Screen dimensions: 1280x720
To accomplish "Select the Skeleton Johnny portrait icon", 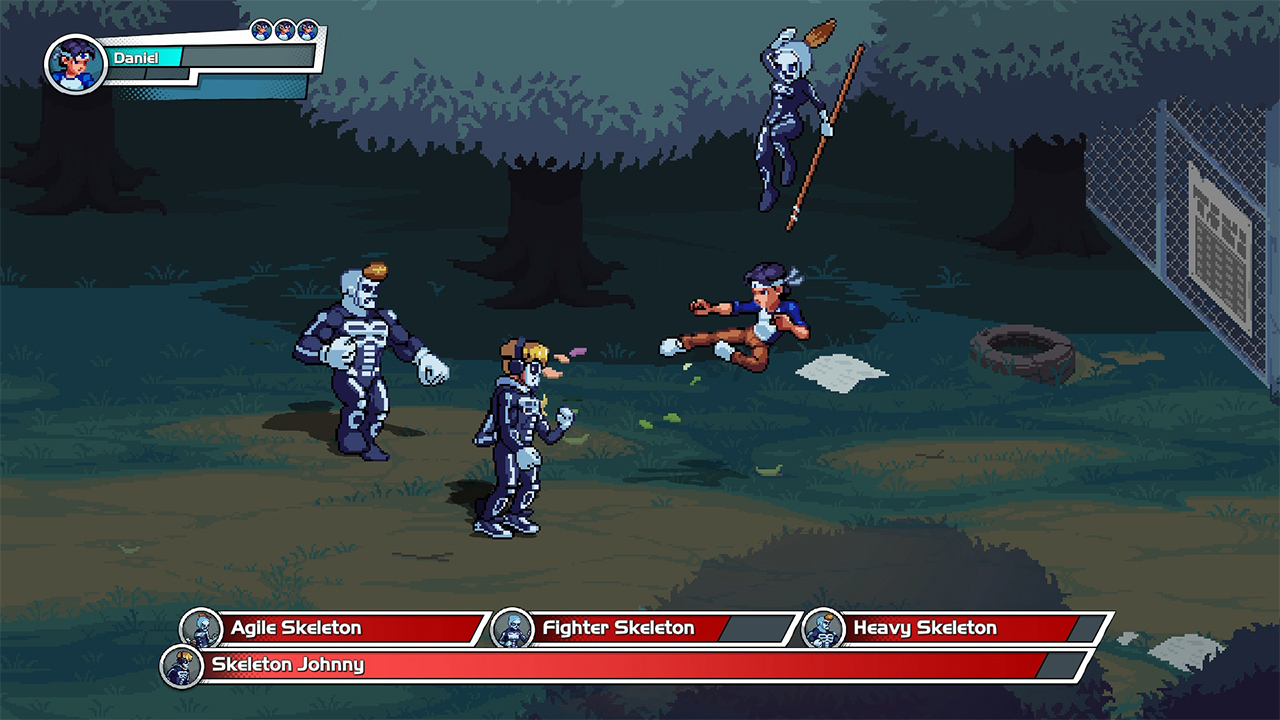I will pos(180,665).
